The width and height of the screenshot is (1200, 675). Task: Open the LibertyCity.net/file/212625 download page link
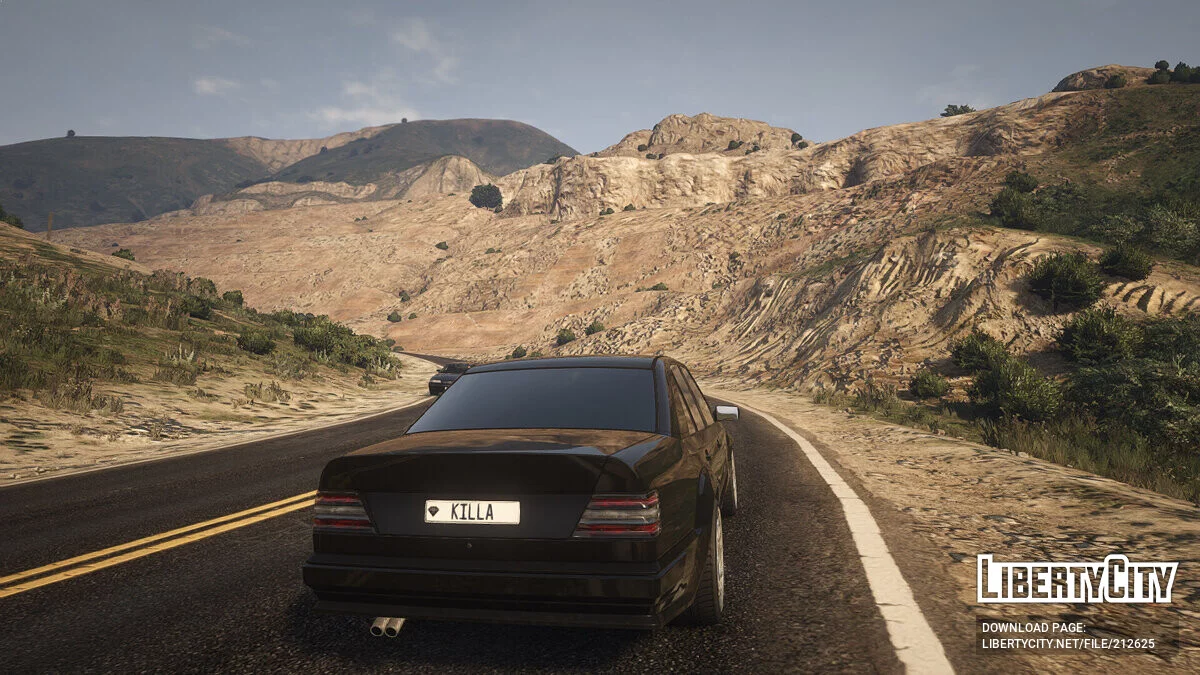click(1067, 642)
